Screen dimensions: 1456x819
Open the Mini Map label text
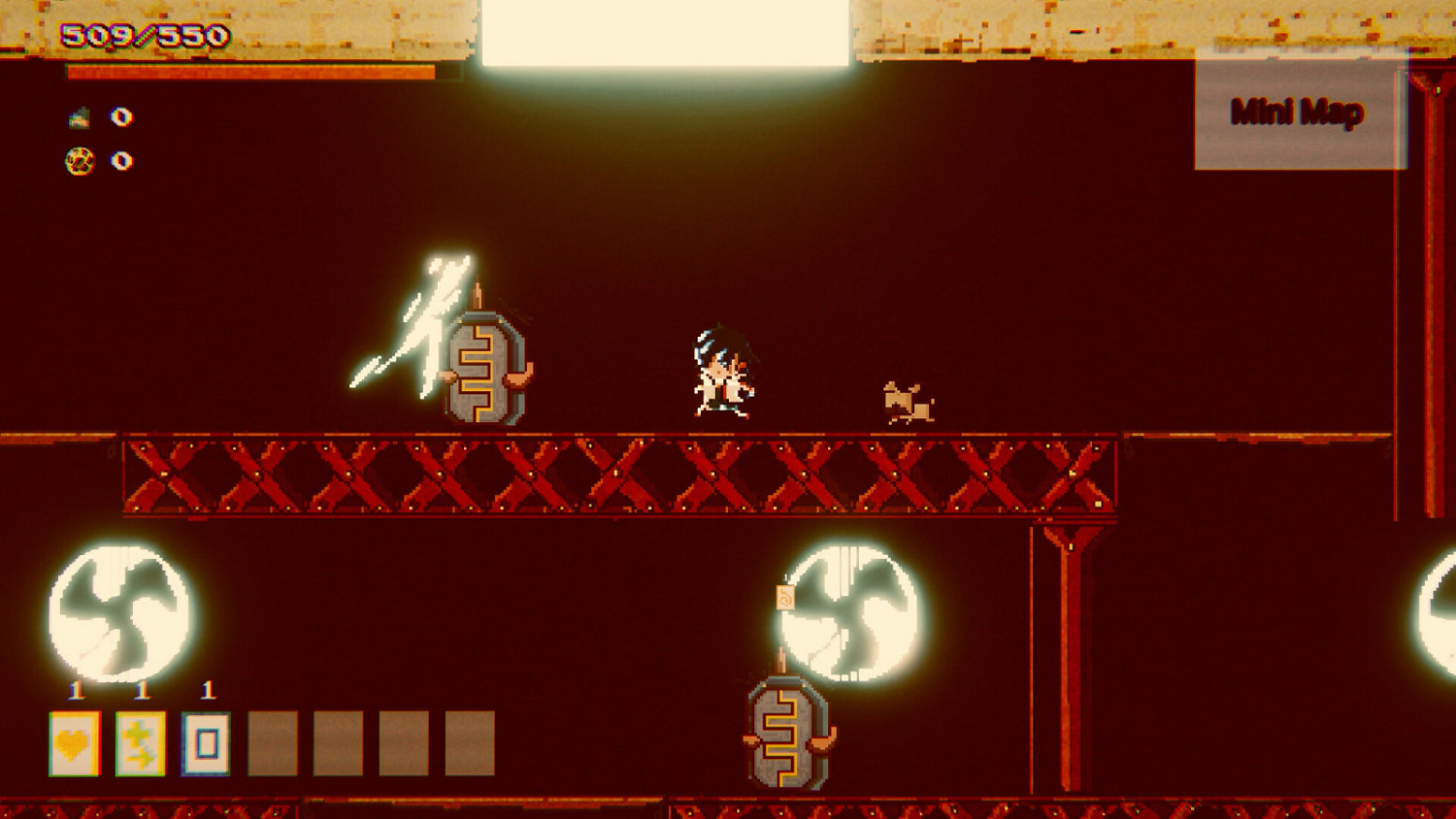(x=1296, y=114)
